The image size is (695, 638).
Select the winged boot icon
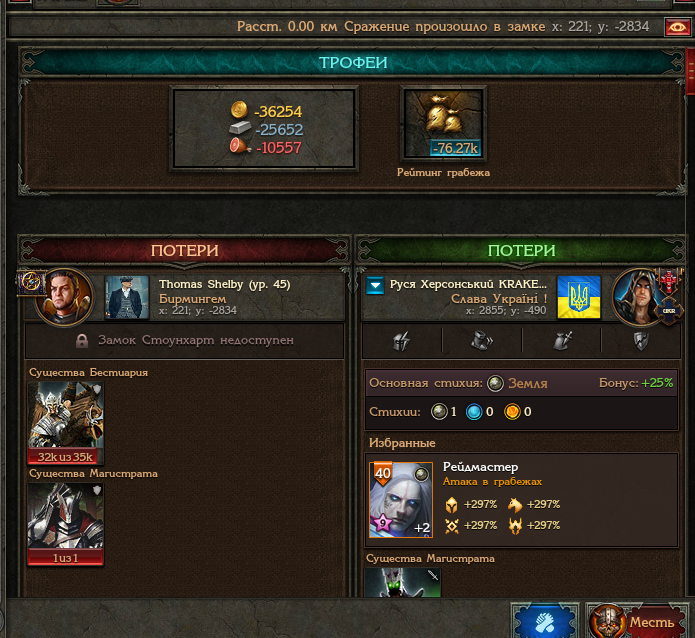[482, 341]
